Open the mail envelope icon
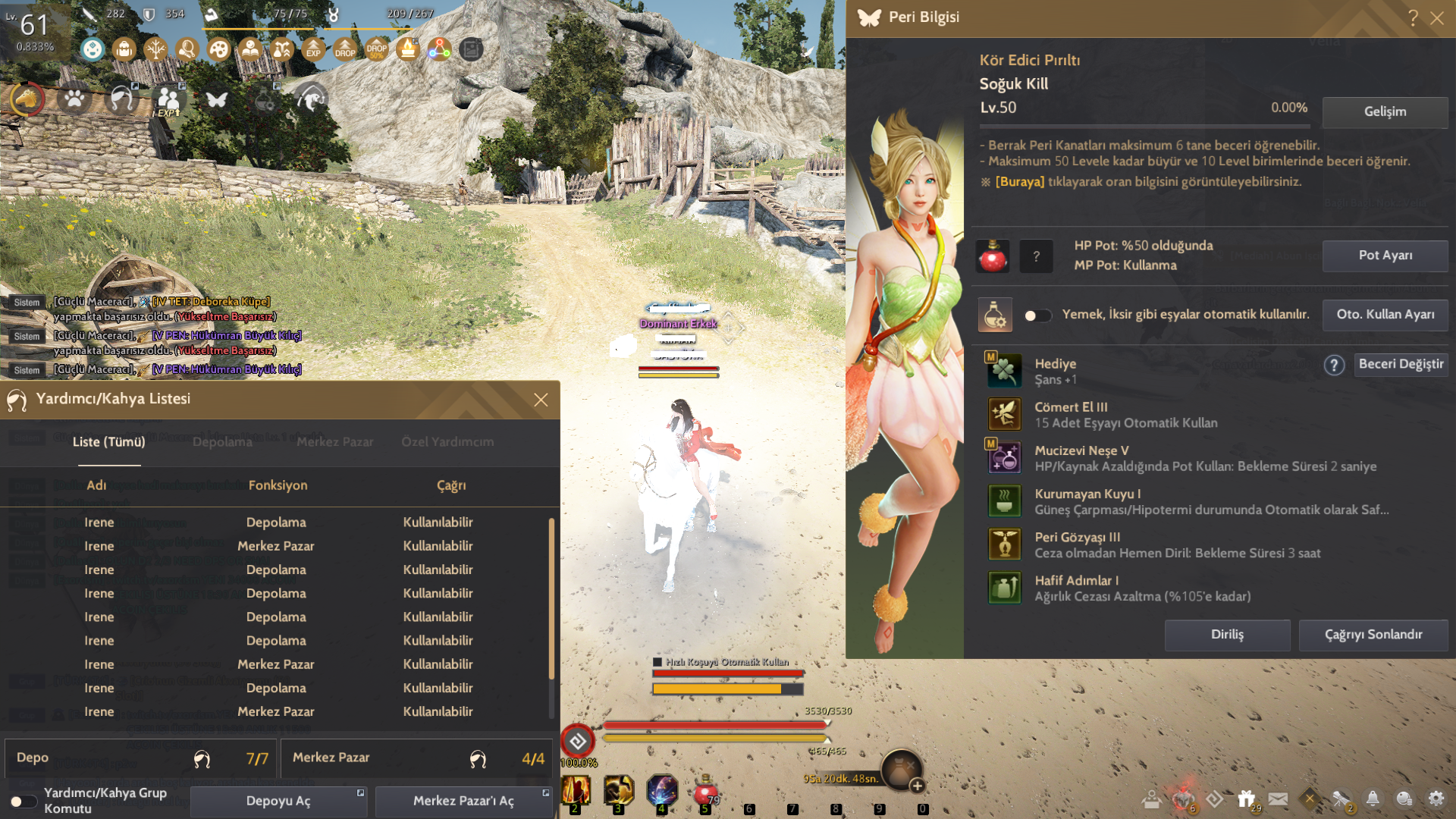This screenshot has width=1456, height=819. 1278,799
